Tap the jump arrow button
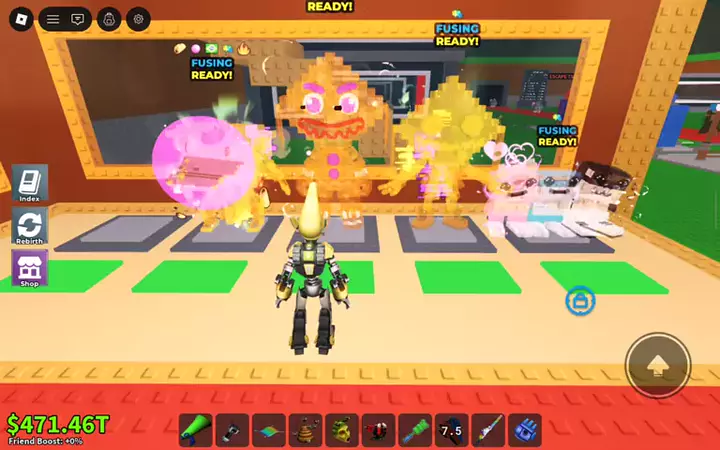The height and width of the screenshot is (450, 720). tap(657, 365)
